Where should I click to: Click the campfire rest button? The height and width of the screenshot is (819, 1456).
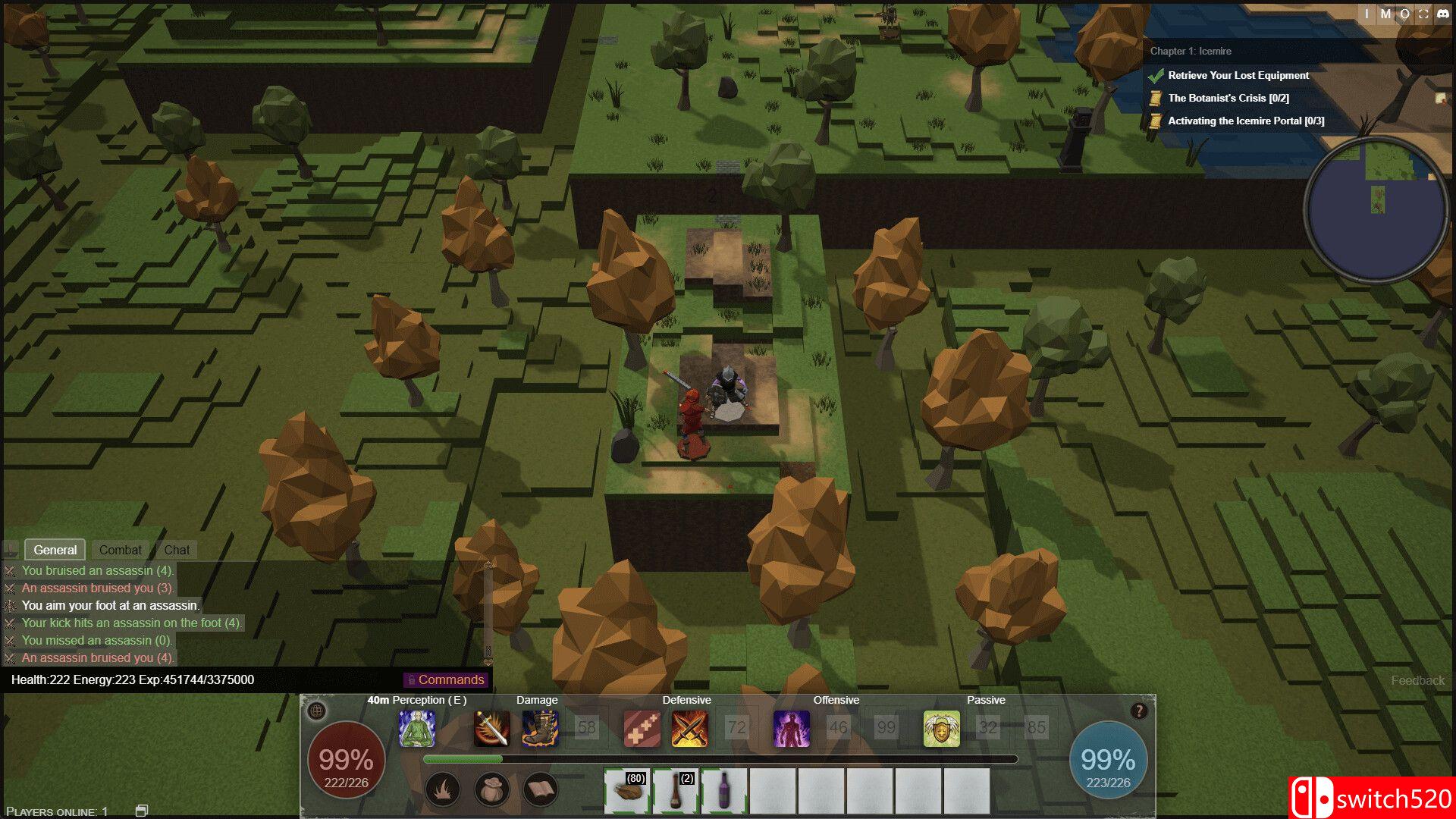(x=443, y=790)
